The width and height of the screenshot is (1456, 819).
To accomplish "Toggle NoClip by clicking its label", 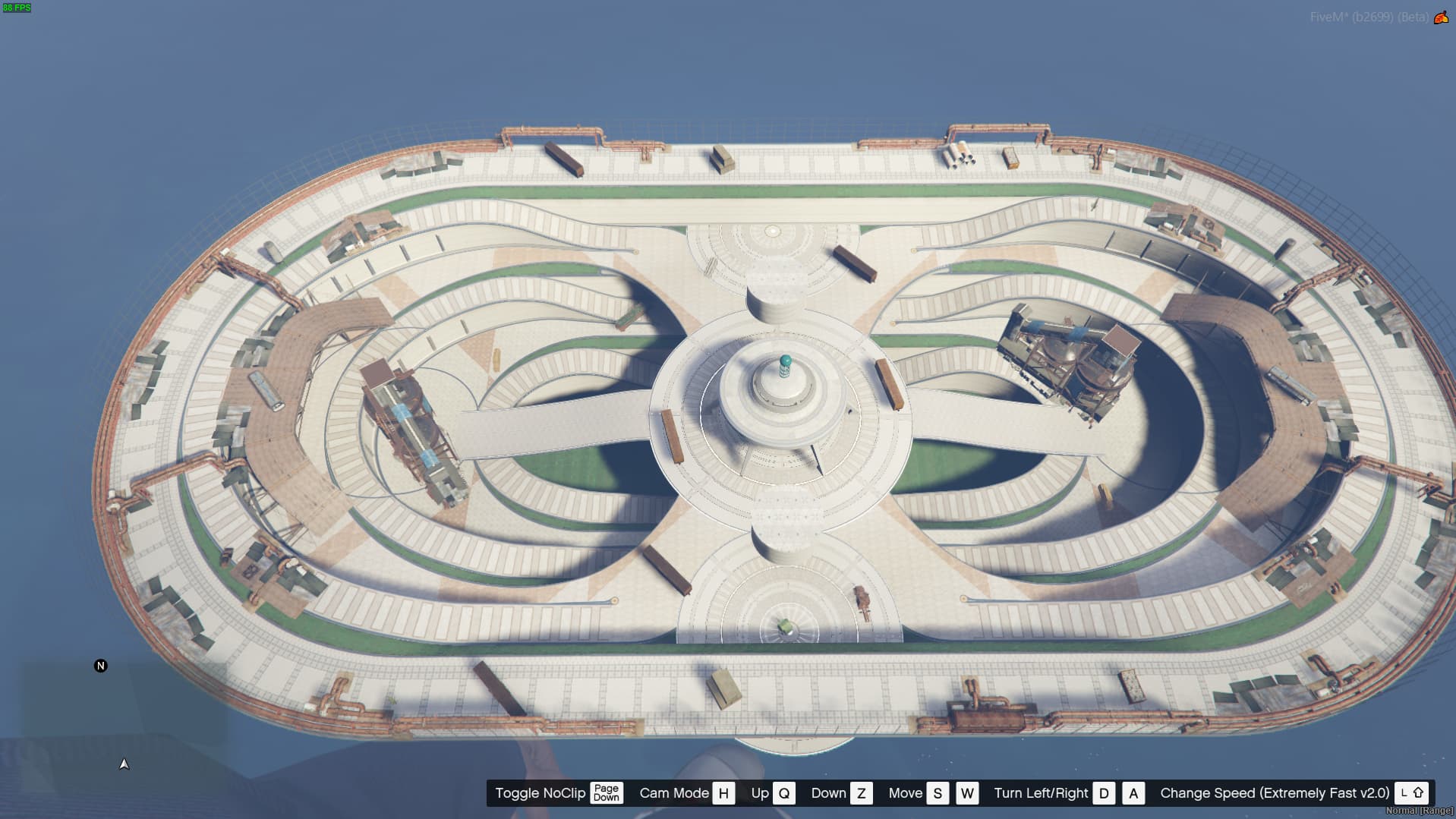I will click(540, 792).
